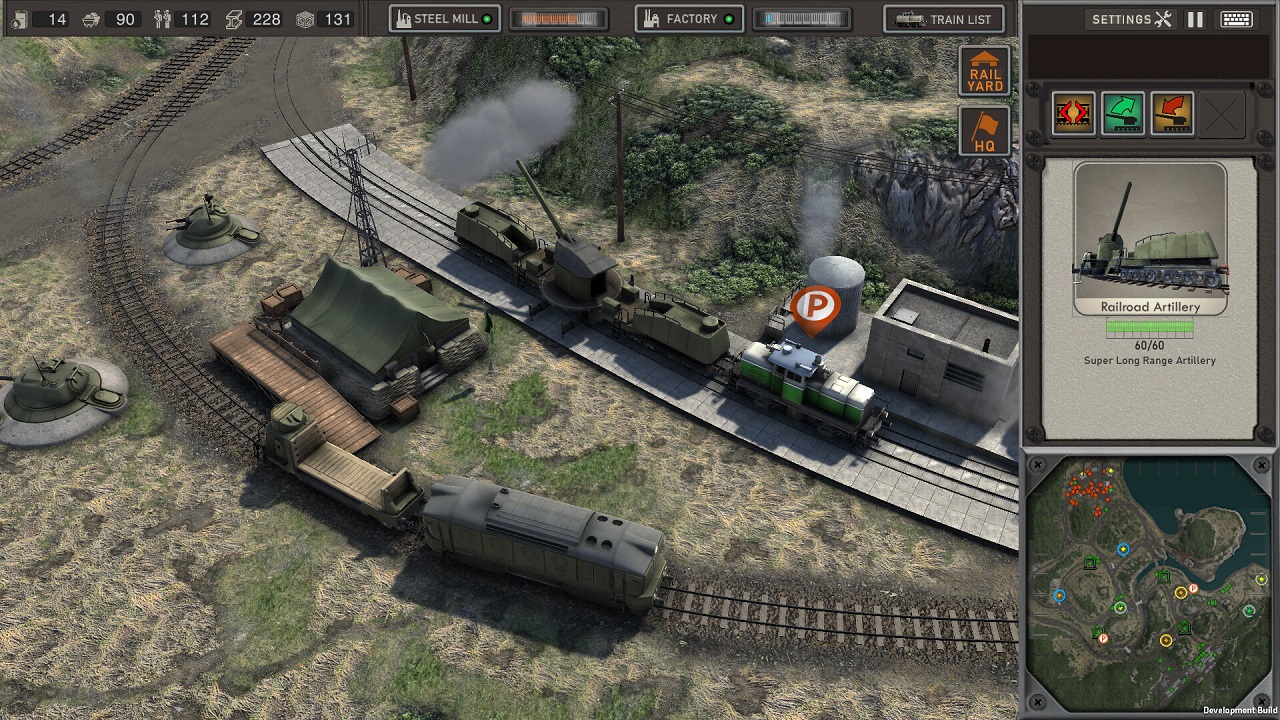1280x720 pixels.
Task: Select the uncouple train cars icon
Action: click(1072, 113)
